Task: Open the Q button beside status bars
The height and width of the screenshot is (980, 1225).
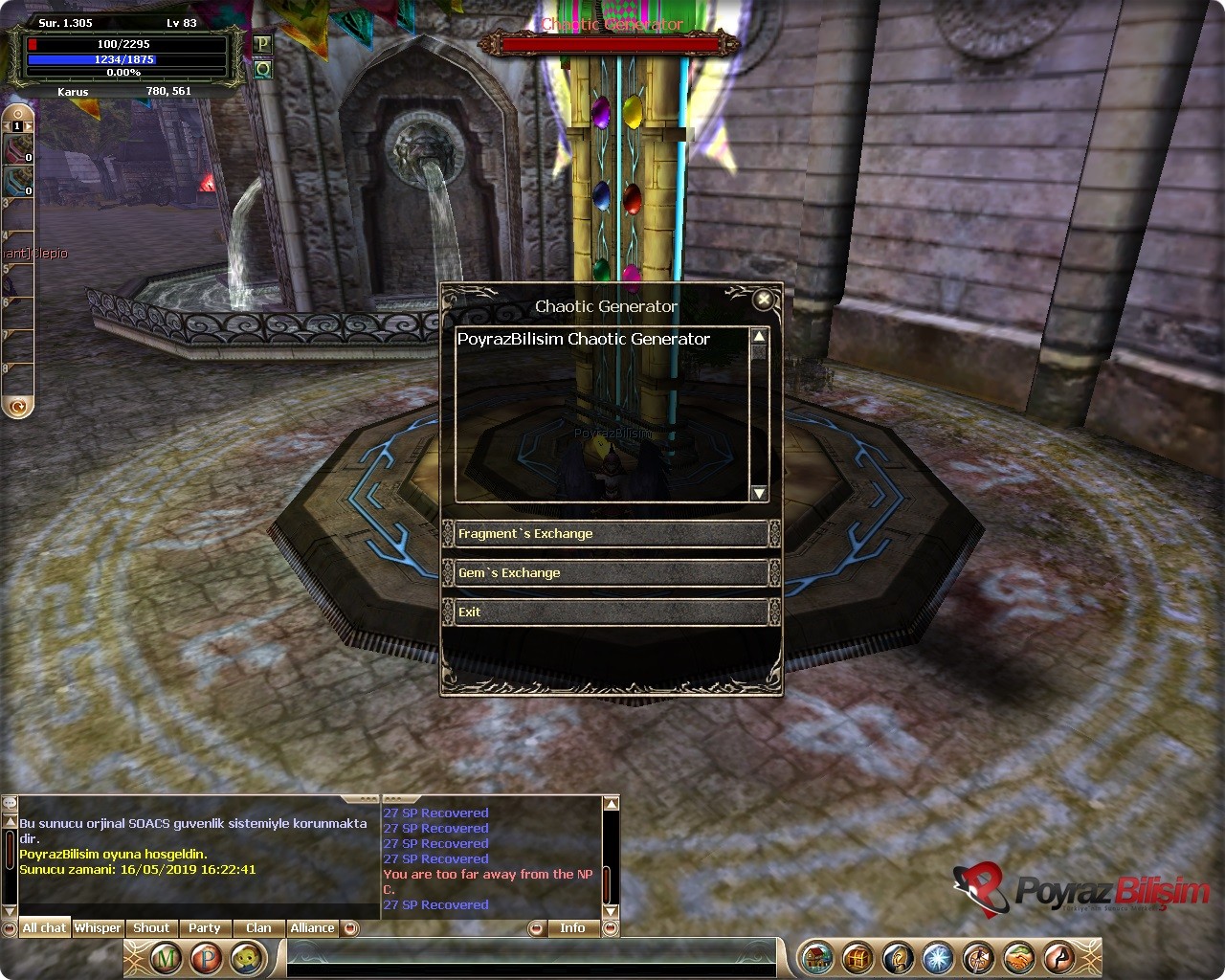Action: point(262,69)
